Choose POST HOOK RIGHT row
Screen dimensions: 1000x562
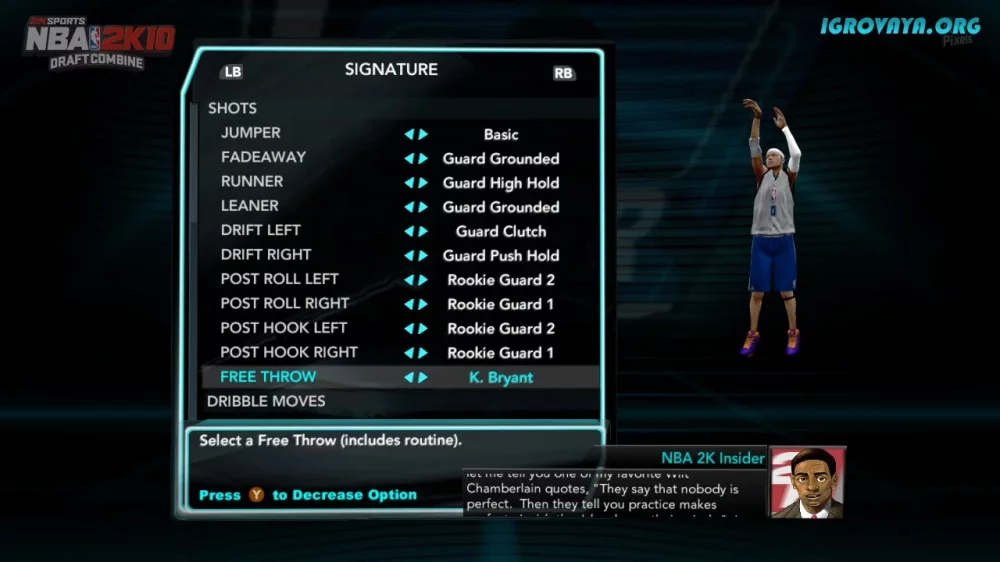[x=289, y=352]
